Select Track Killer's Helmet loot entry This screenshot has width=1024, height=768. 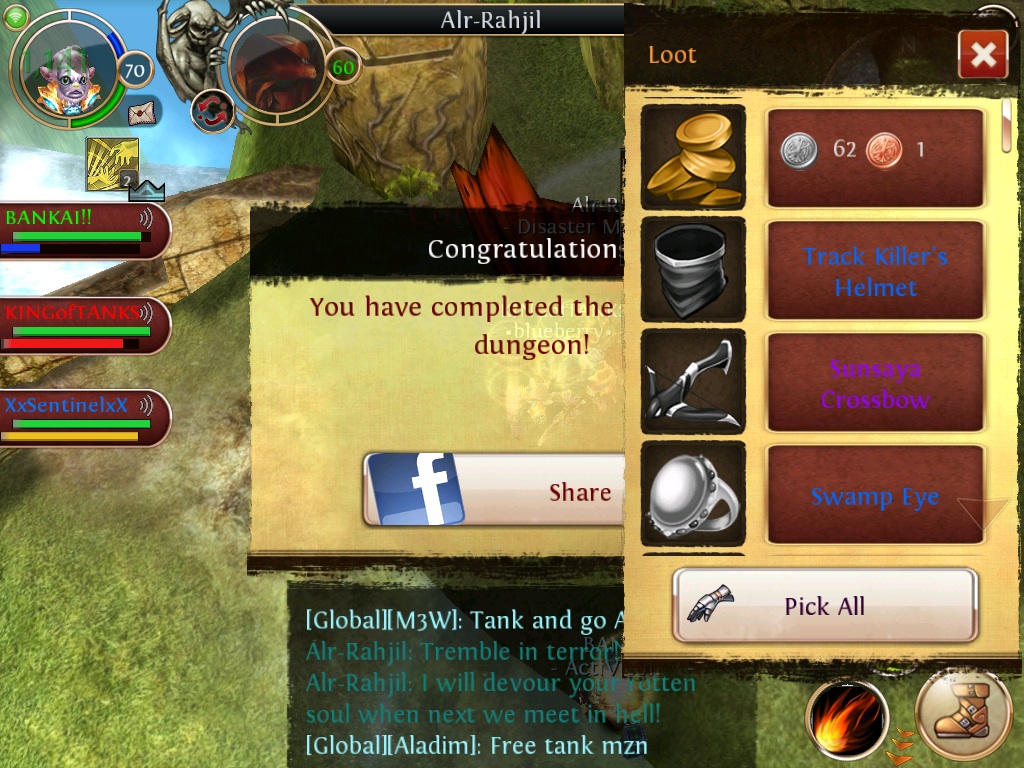click(875, 271)
